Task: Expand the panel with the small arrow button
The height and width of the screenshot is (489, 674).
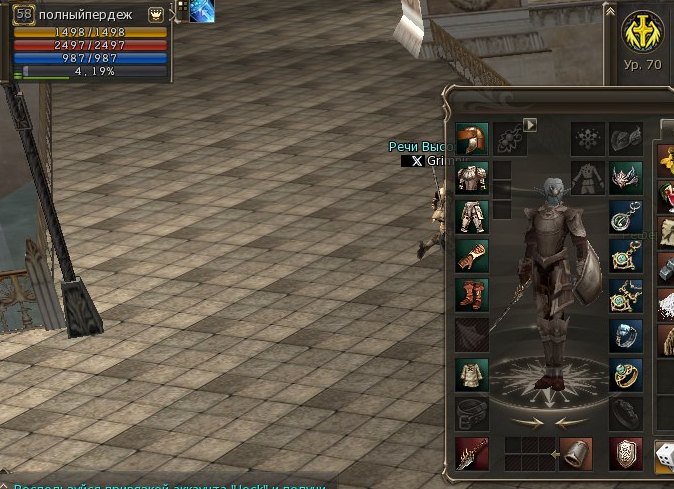Action: coord(531,125)
